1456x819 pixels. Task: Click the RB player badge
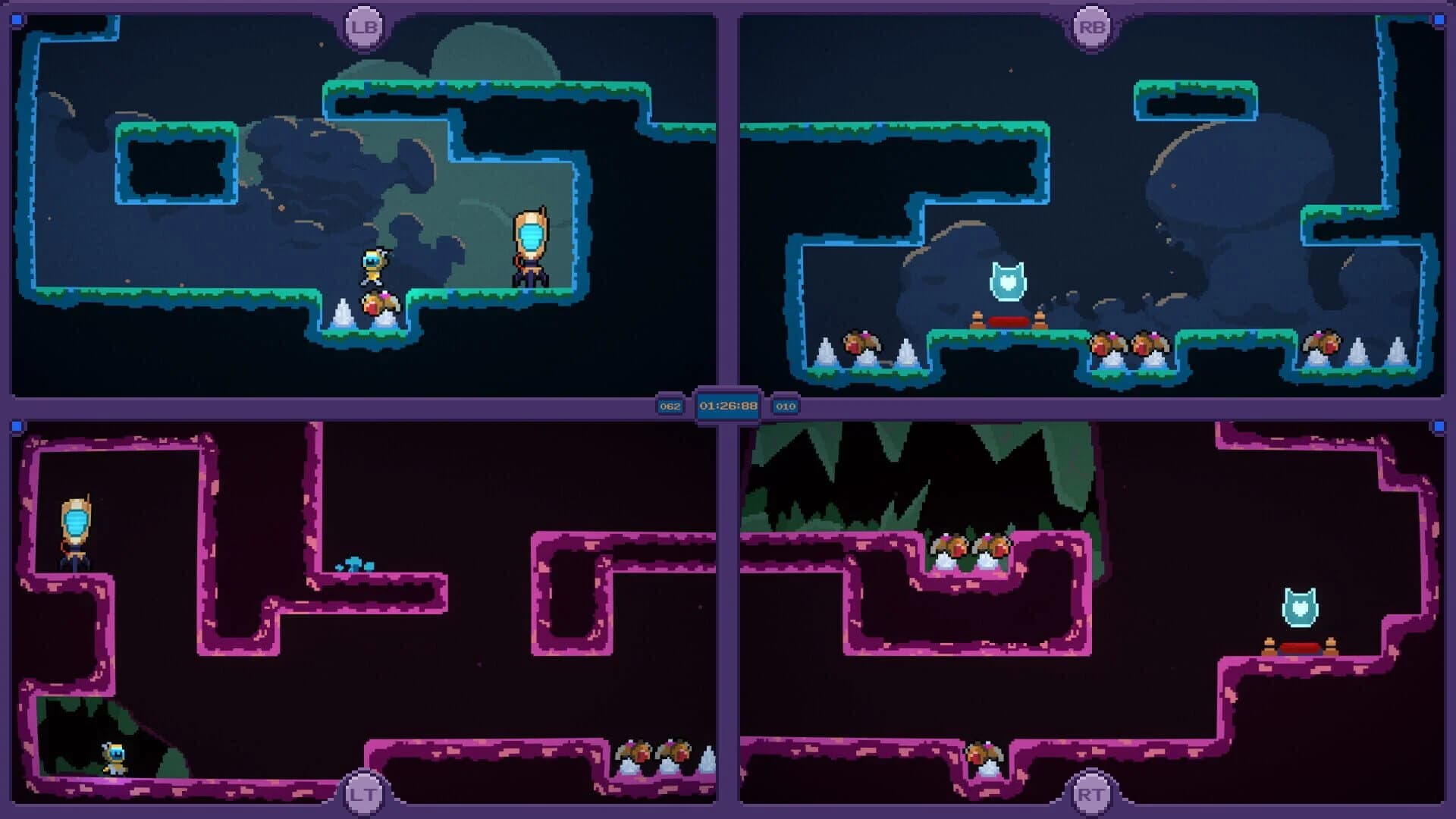[x=1092, y=27]
